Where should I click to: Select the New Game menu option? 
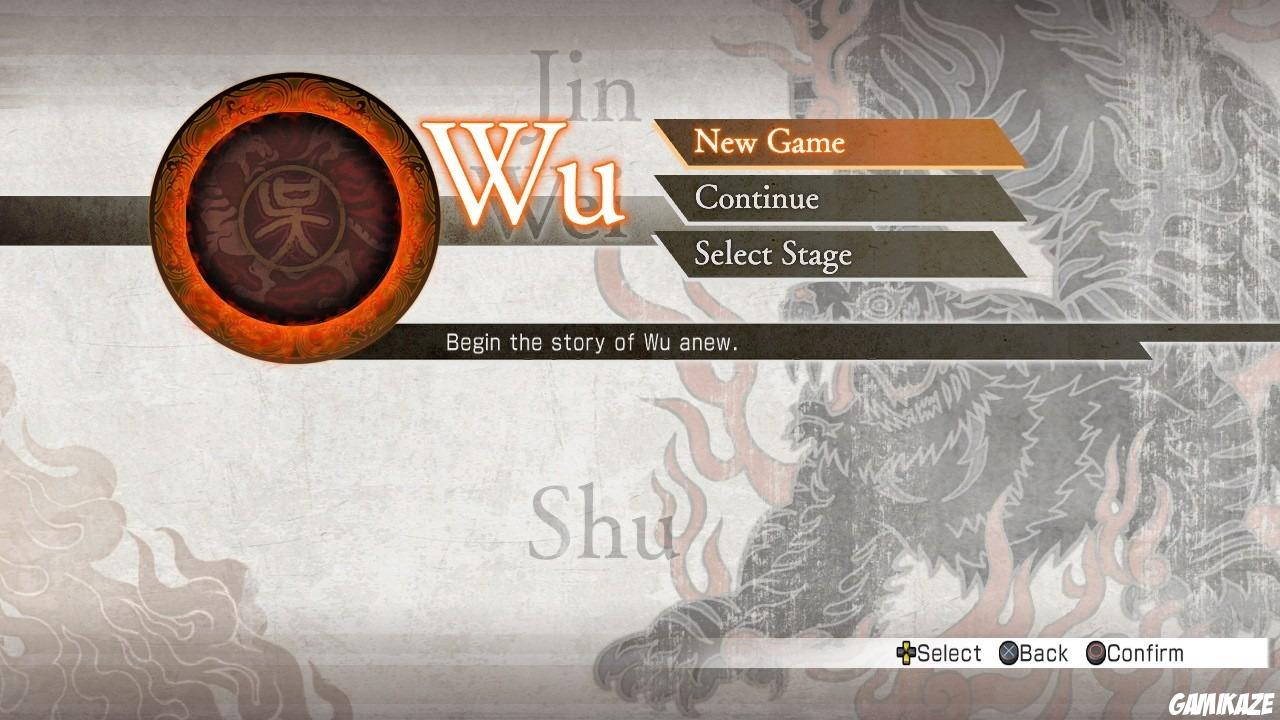point(770,142)
